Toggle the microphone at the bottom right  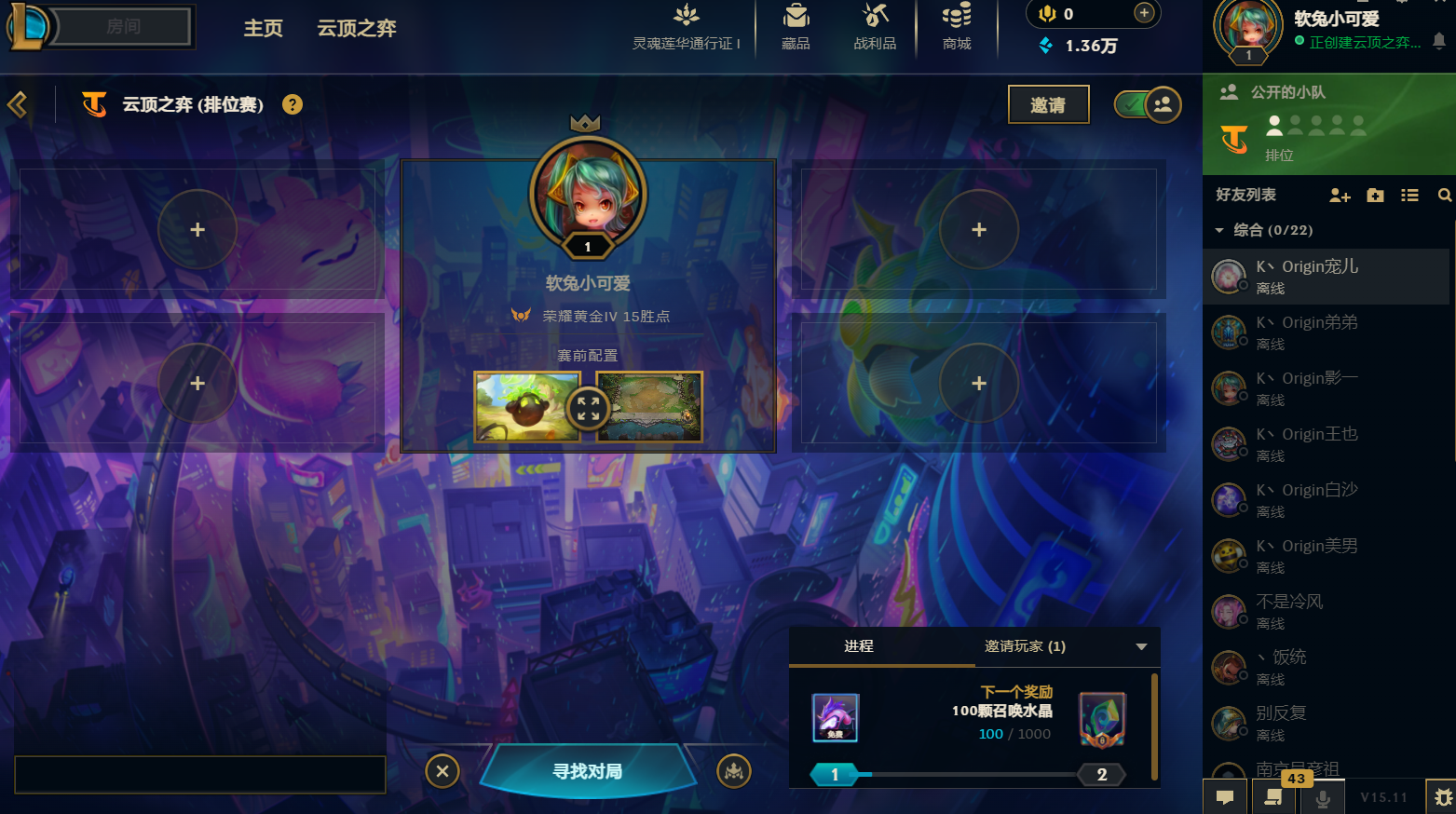coord(1322,797)
